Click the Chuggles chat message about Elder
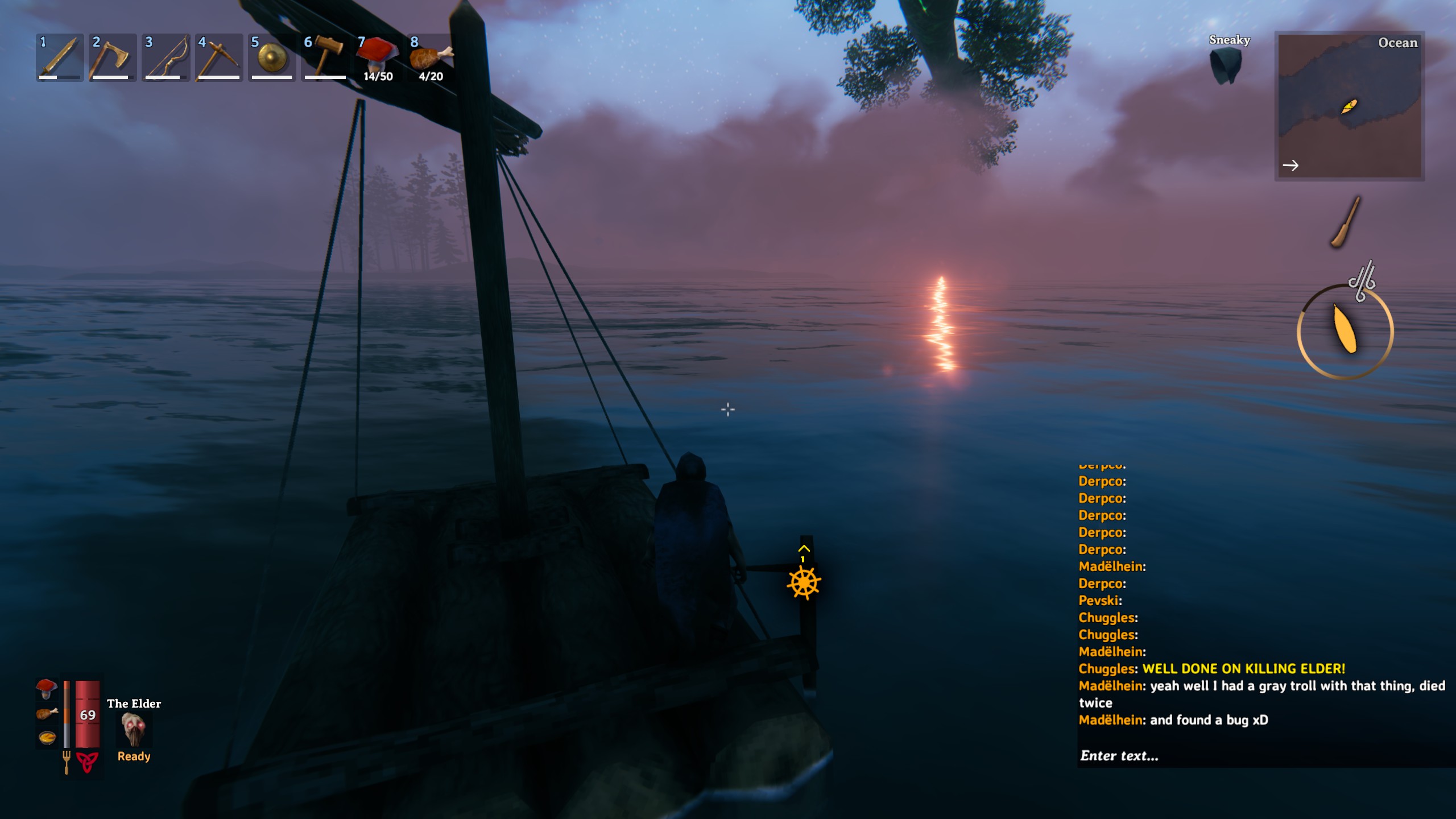The image size is (1456, 819). pyautogui.click(x=1211, y=669)
